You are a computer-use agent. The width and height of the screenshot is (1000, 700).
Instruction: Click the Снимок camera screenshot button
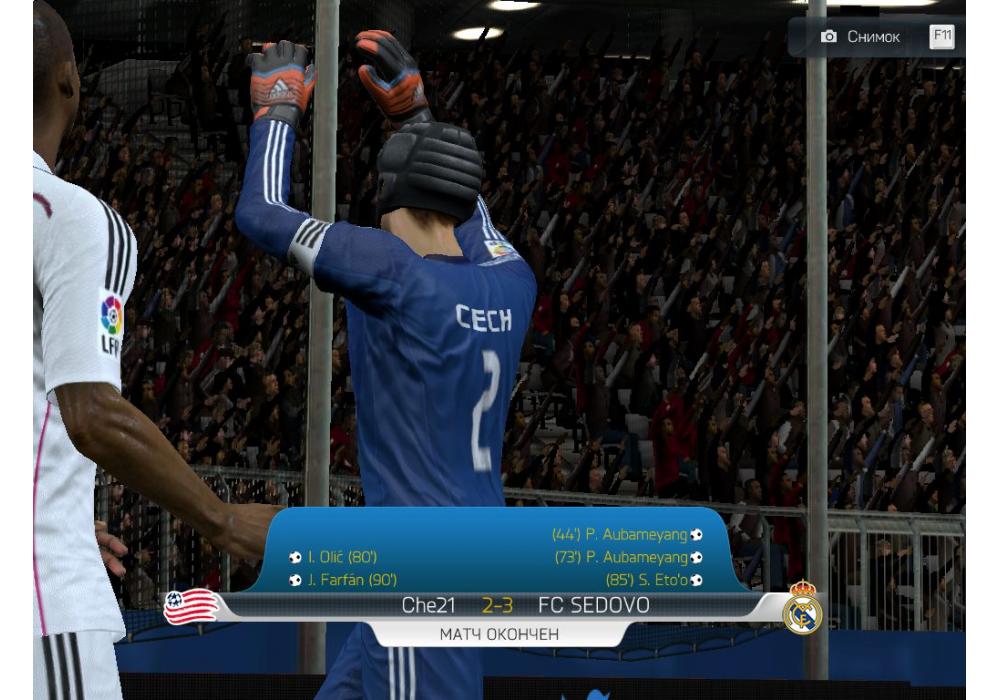[862, 37]
